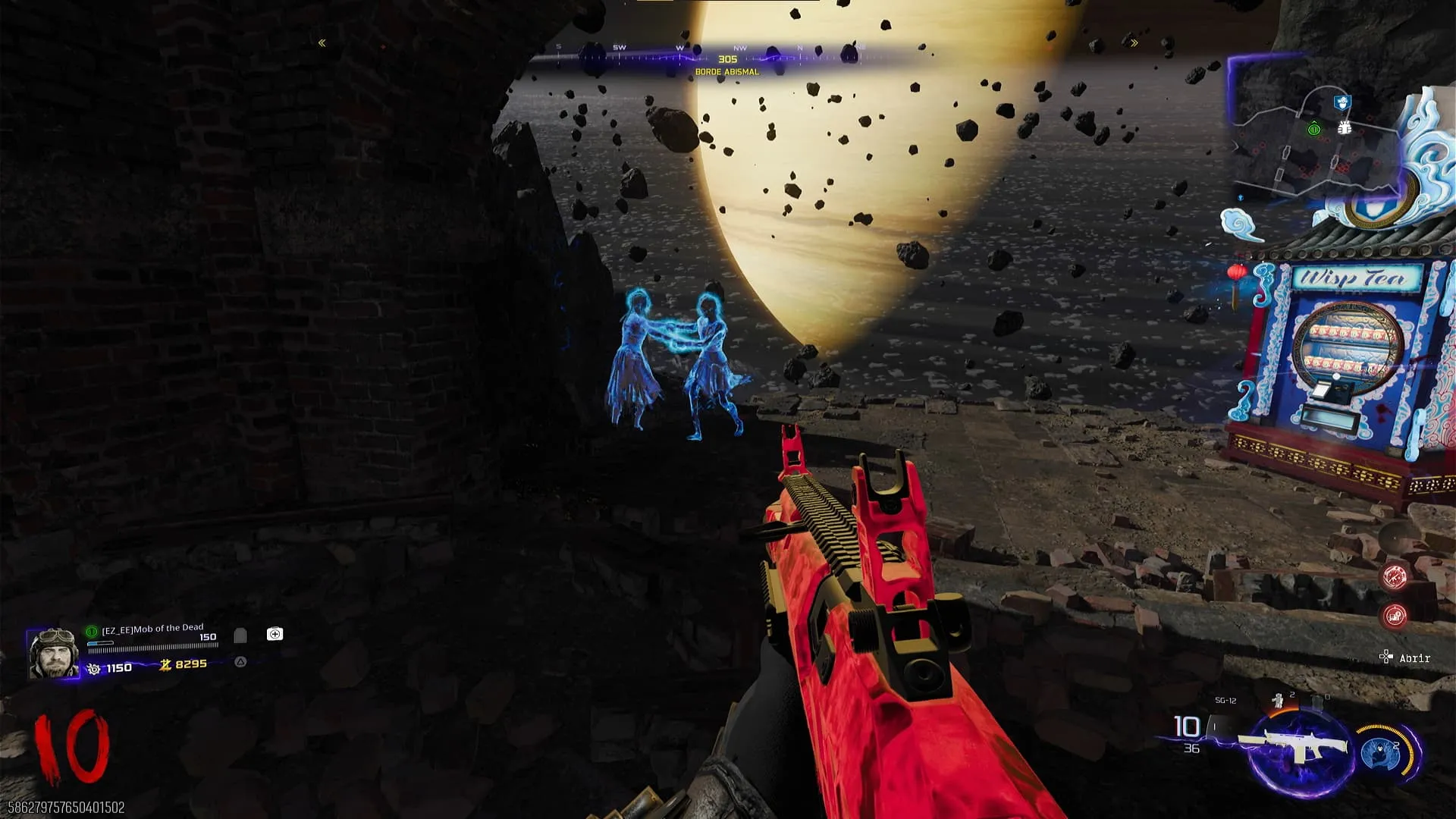Screen dimensions: 1456x819
Task: Activate the blue hooded field upgrade icon
Action: tap(1382, 752)
